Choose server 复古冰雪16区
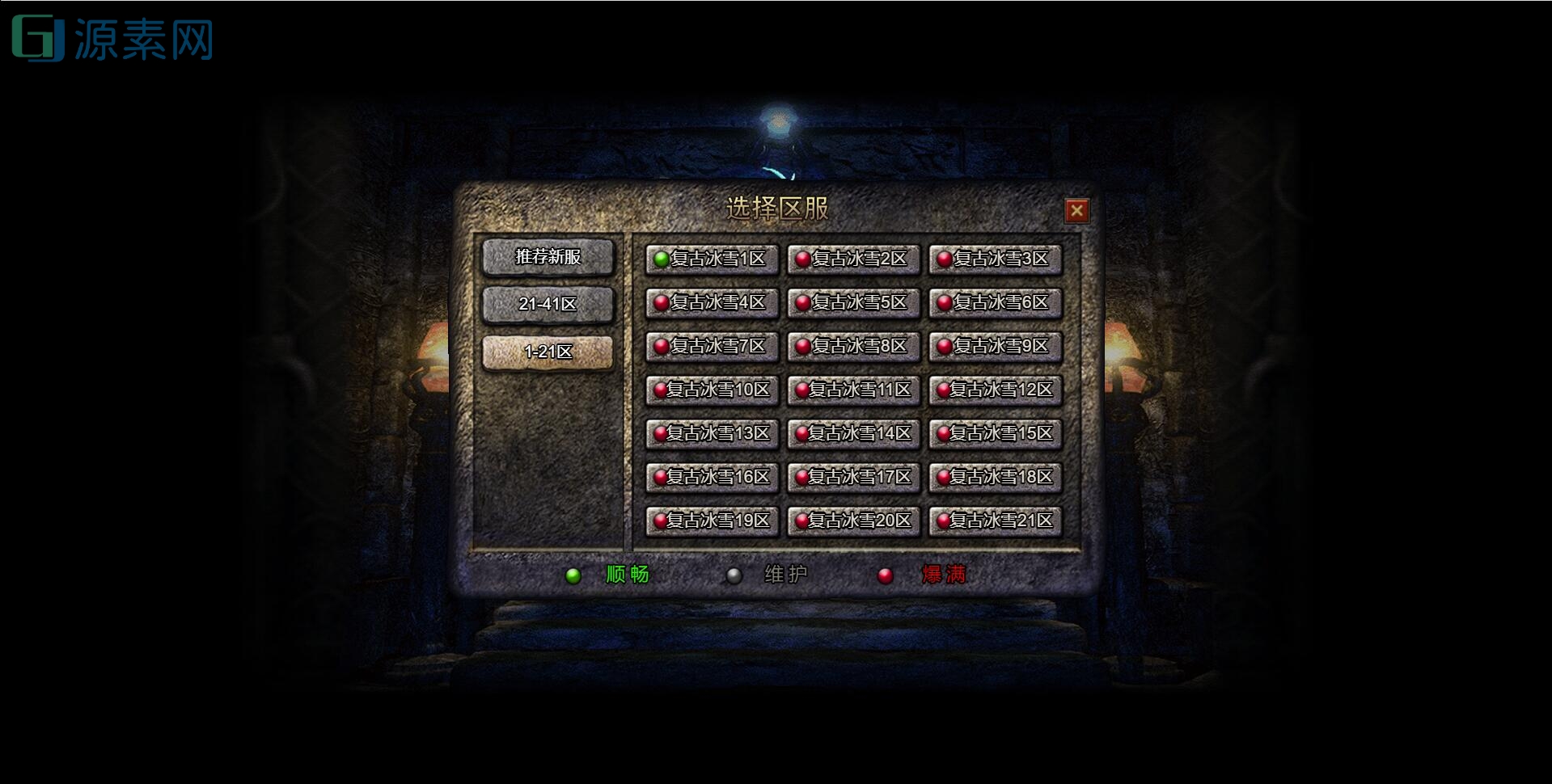This screenshot has width=1552, height=784. tap(712, 478)
